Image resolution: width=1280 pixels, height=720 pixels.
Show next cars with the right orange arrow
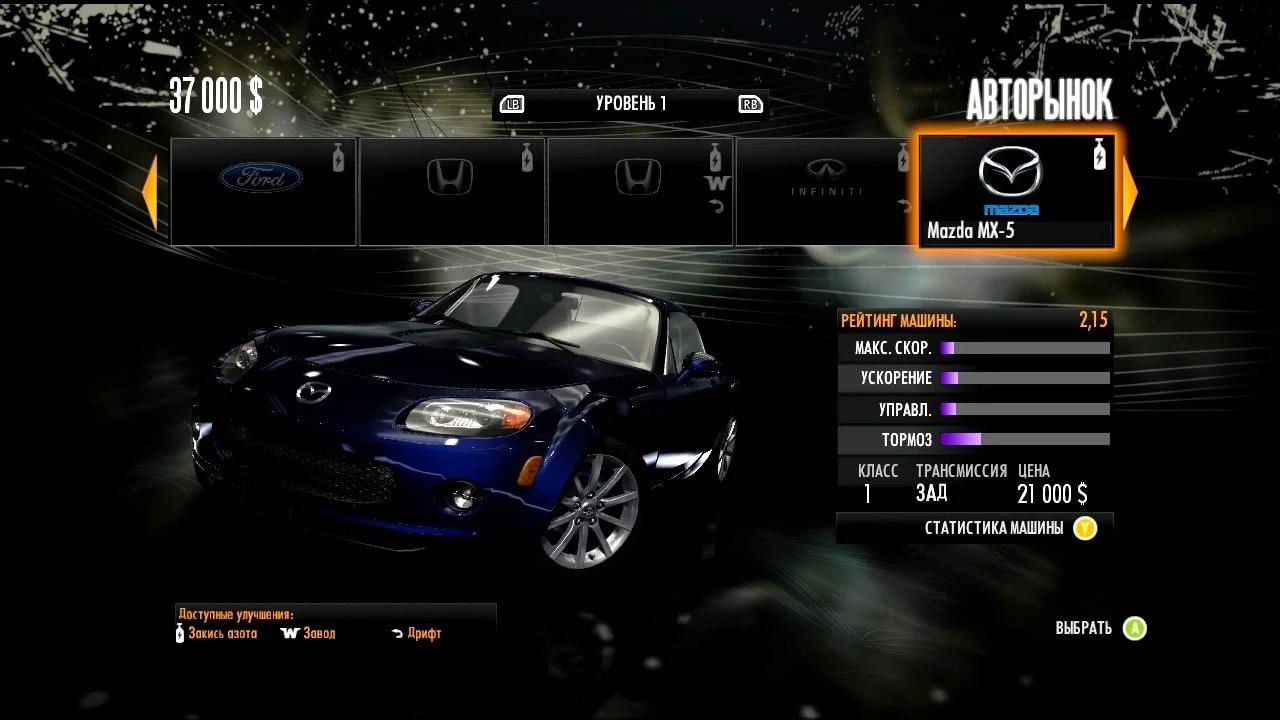(x=1130, y=192)
